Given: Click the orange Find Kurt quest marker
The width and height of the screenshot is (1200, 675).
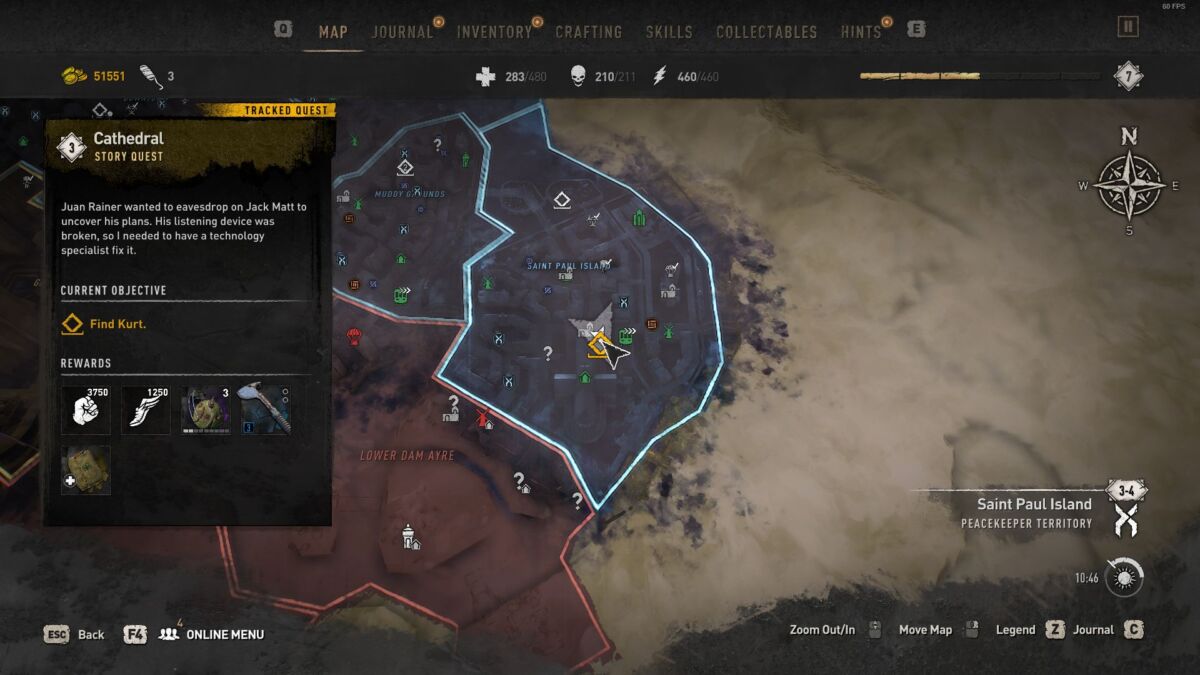Looking at the screenshot, I should click(598, 346).
